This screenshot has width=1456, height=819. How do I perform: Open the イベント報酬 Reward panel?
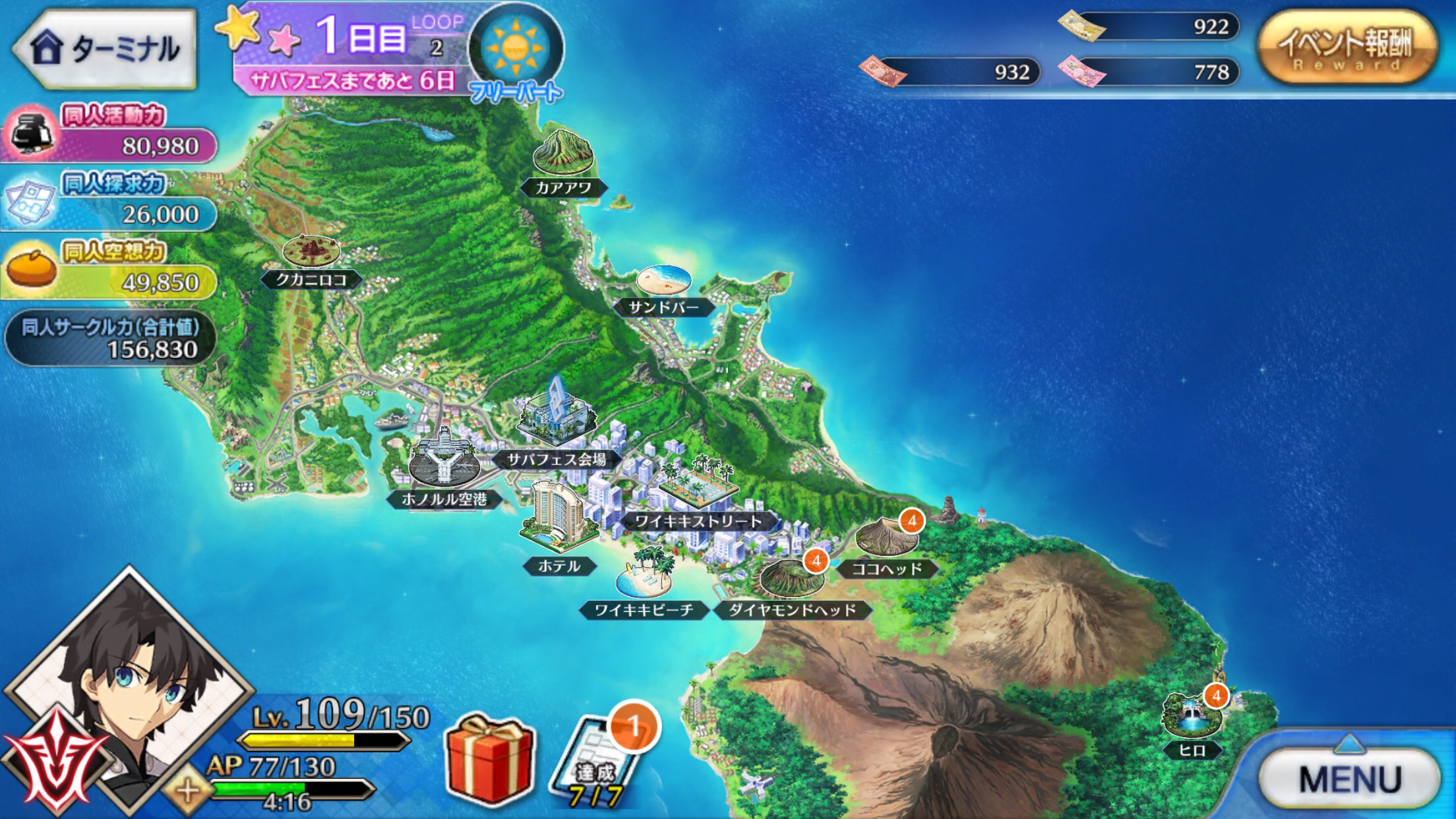pyautogui.click(x=1345, y=47)
